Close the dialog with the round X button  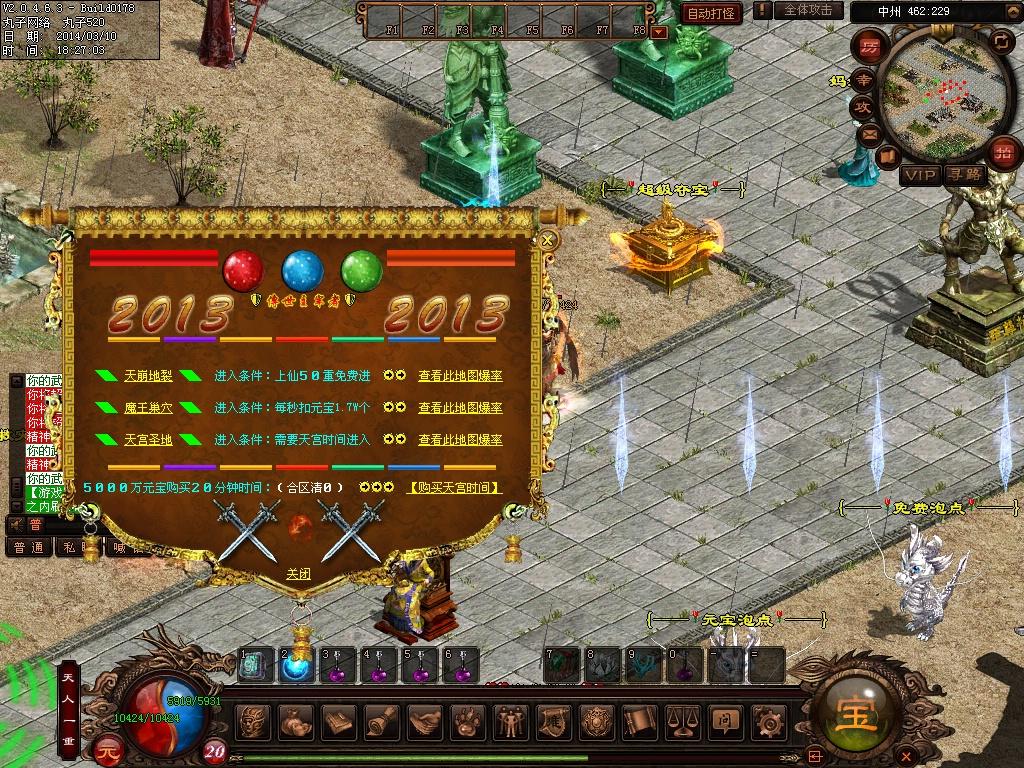click(x=547, y=240)
